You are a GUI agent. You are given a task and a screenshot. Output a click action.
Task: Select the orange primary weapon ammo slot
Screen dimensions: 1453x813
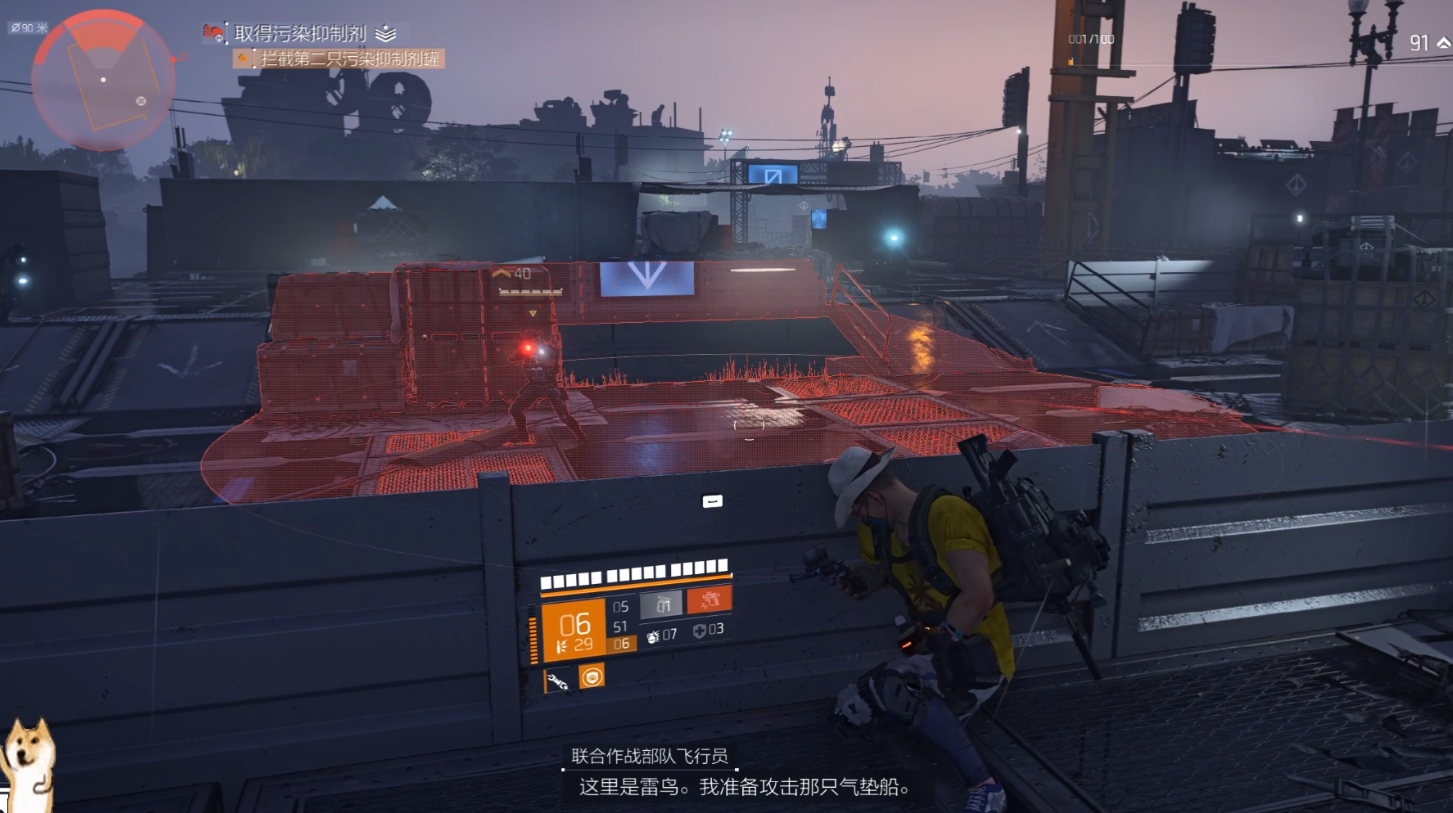click(x=573, y=631)
